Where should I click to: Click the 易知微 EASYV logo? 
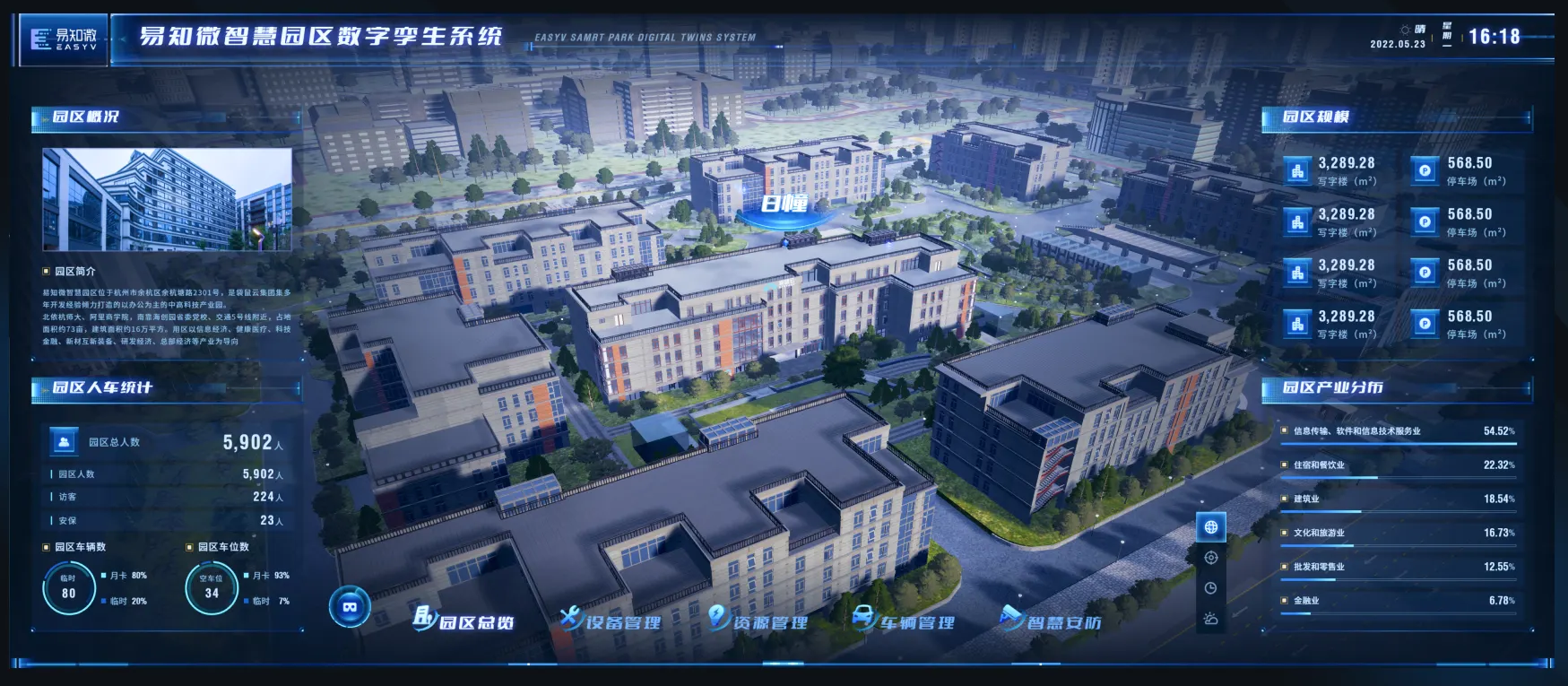tap(64, 39)
